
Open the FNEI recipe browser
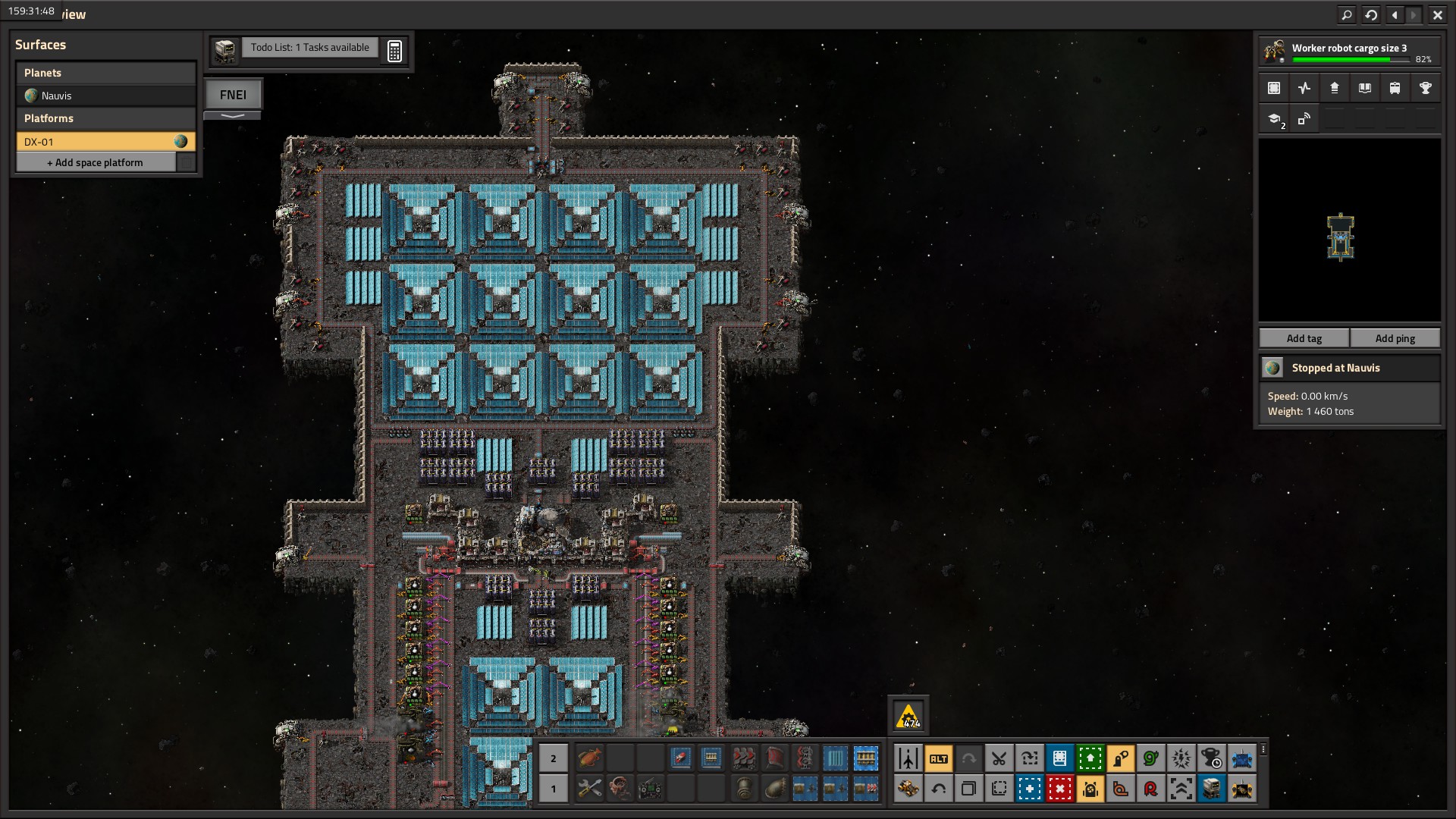click(x=233, y=95)
